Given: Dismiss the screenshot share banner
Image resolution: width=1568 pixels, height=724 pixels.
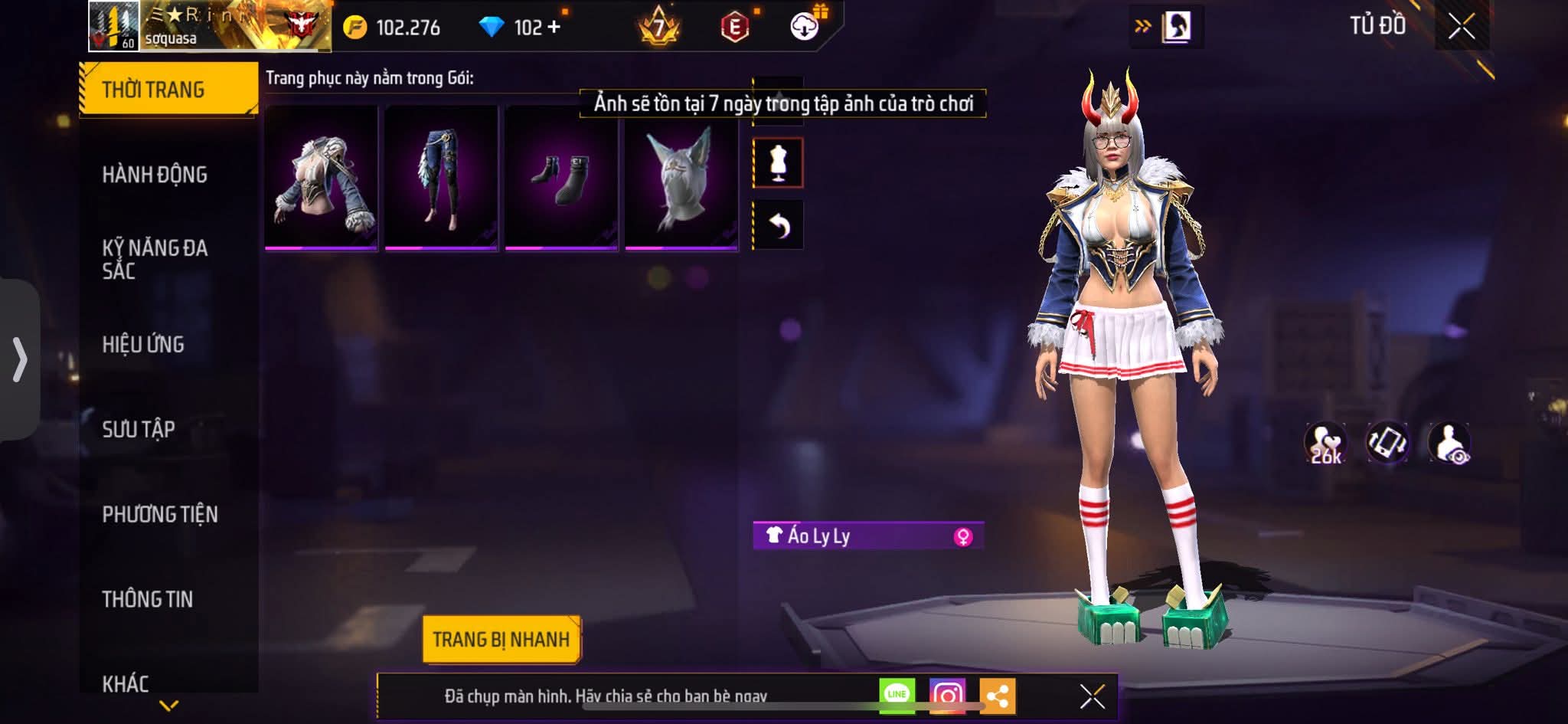Looking at the screenshot, I should coord(1092,696).
